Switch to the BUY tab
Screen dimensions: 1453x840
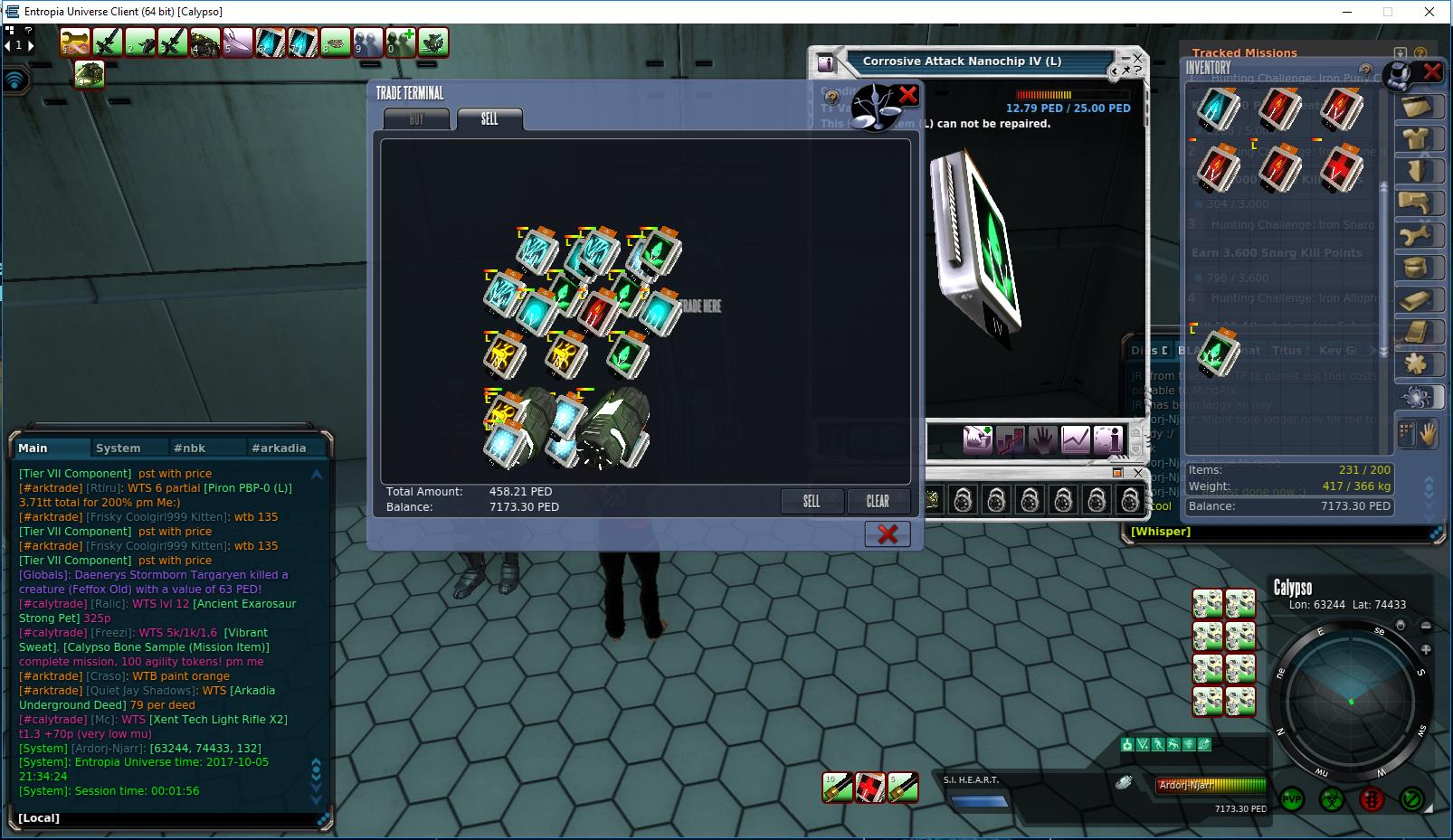pyautogui.click(x=416, y=119)
